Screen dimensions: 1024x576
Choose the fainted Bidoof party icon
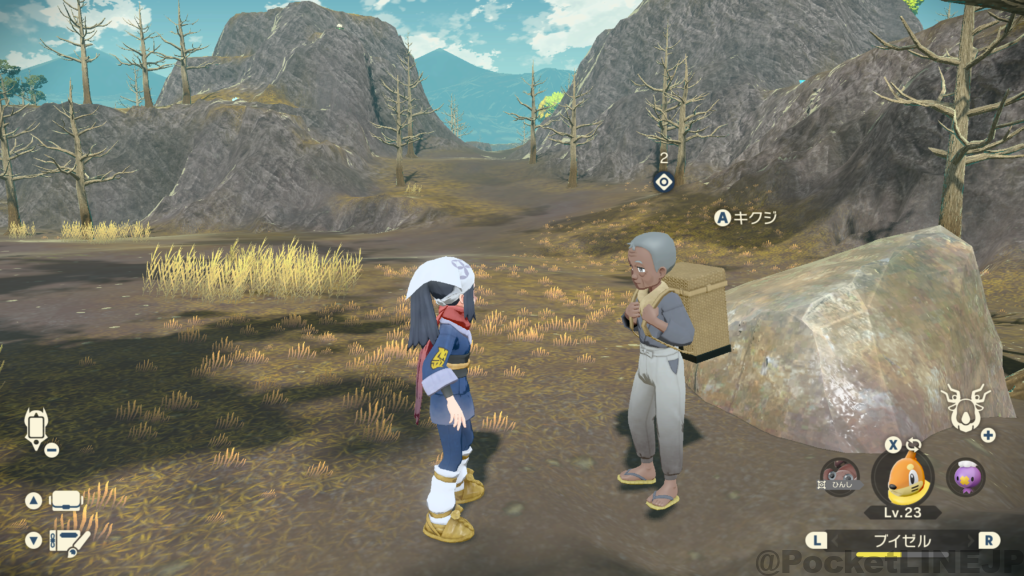click(838, 478)
